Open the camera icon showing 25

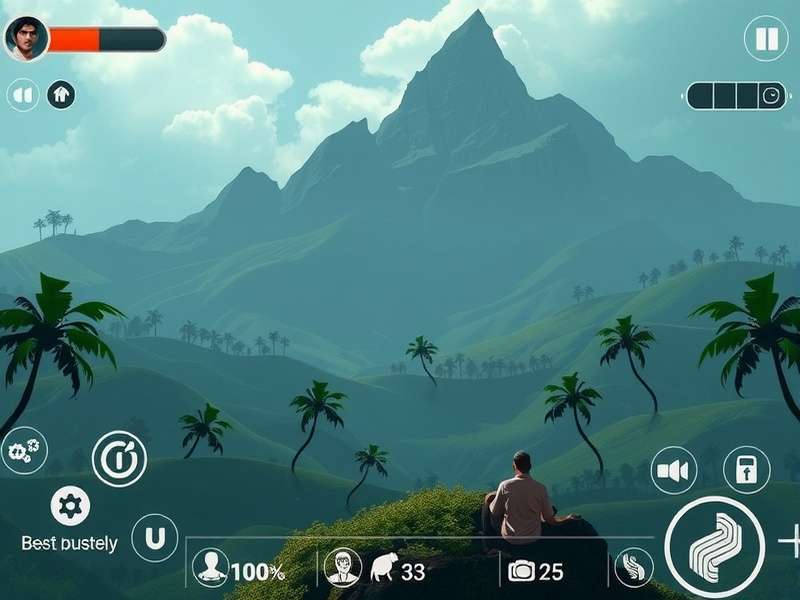click(x=521, y=571)
